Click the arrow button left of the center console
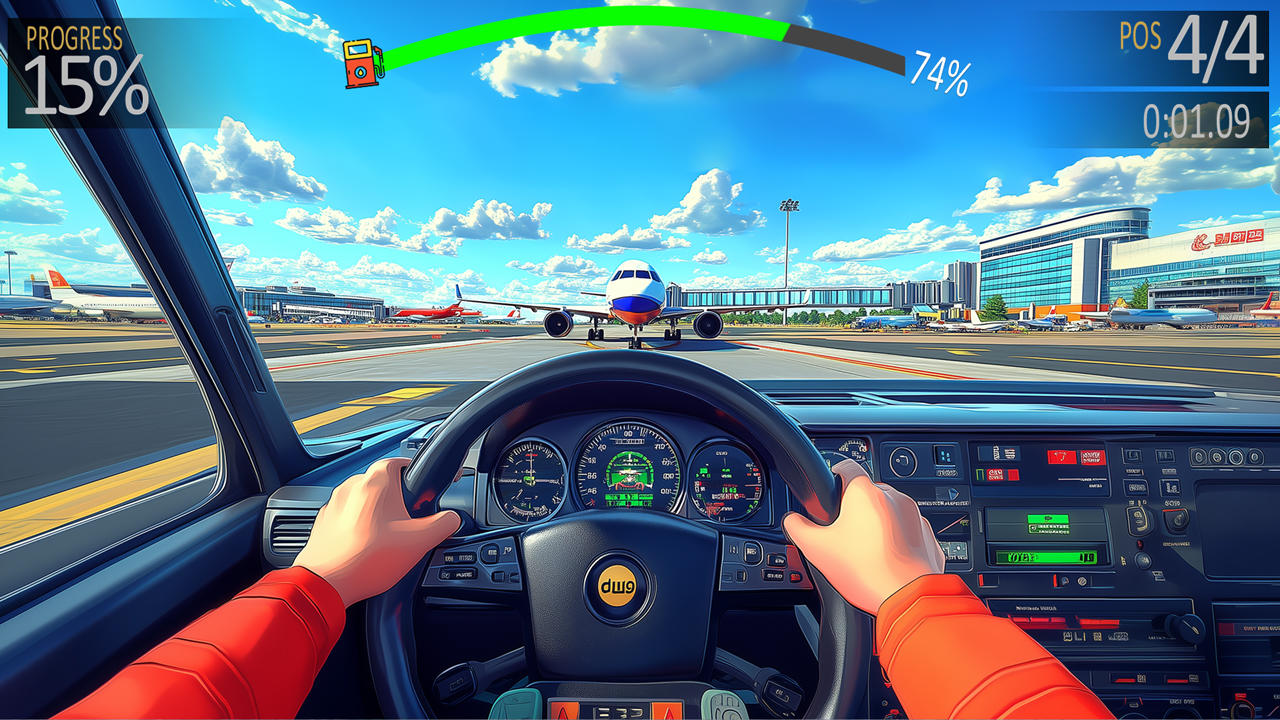This screenshot has height=720, width=1280. [x=953, y=494]
